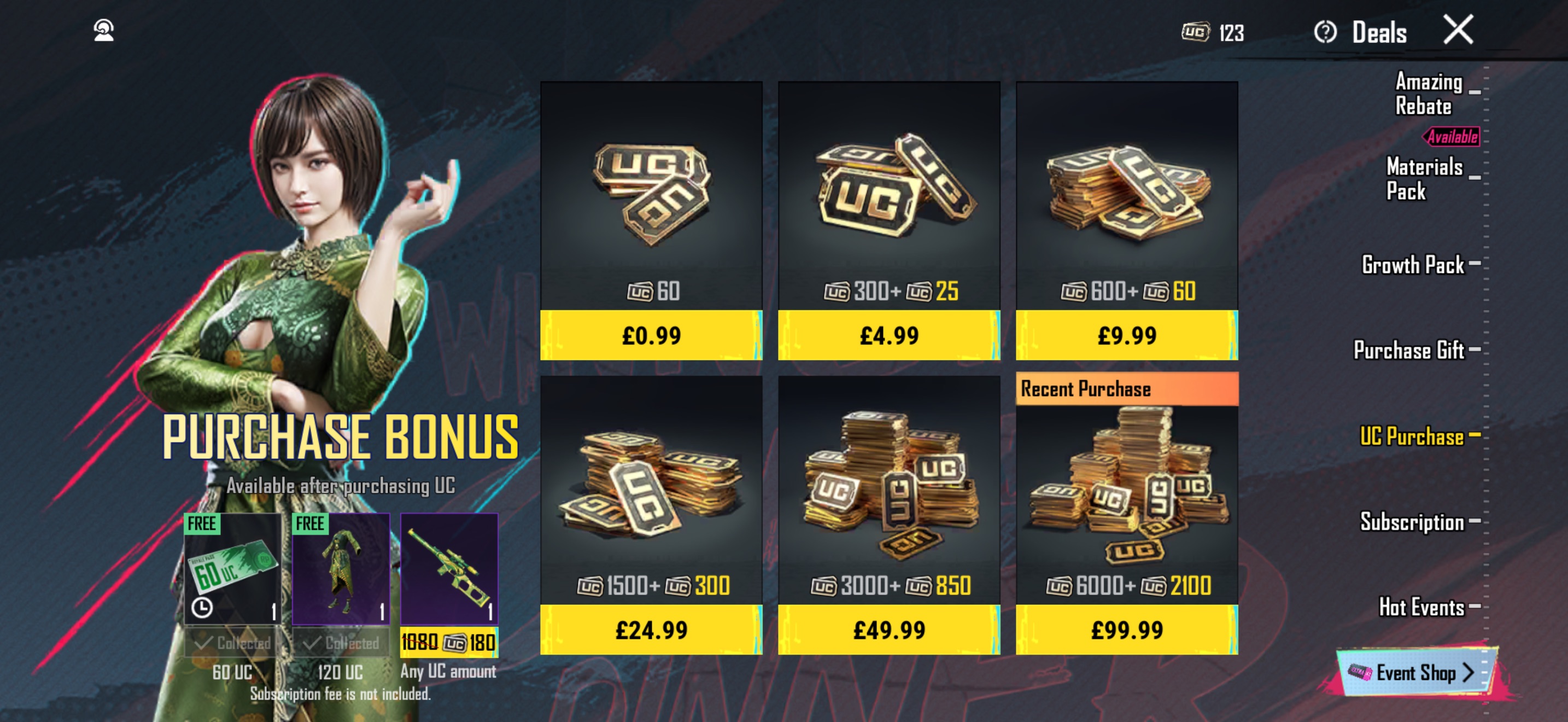This screenshot has height=722, width=1568.
Task: Select the UC Purchase tab
Action: pyautogui.click(x=1412, y=436)
